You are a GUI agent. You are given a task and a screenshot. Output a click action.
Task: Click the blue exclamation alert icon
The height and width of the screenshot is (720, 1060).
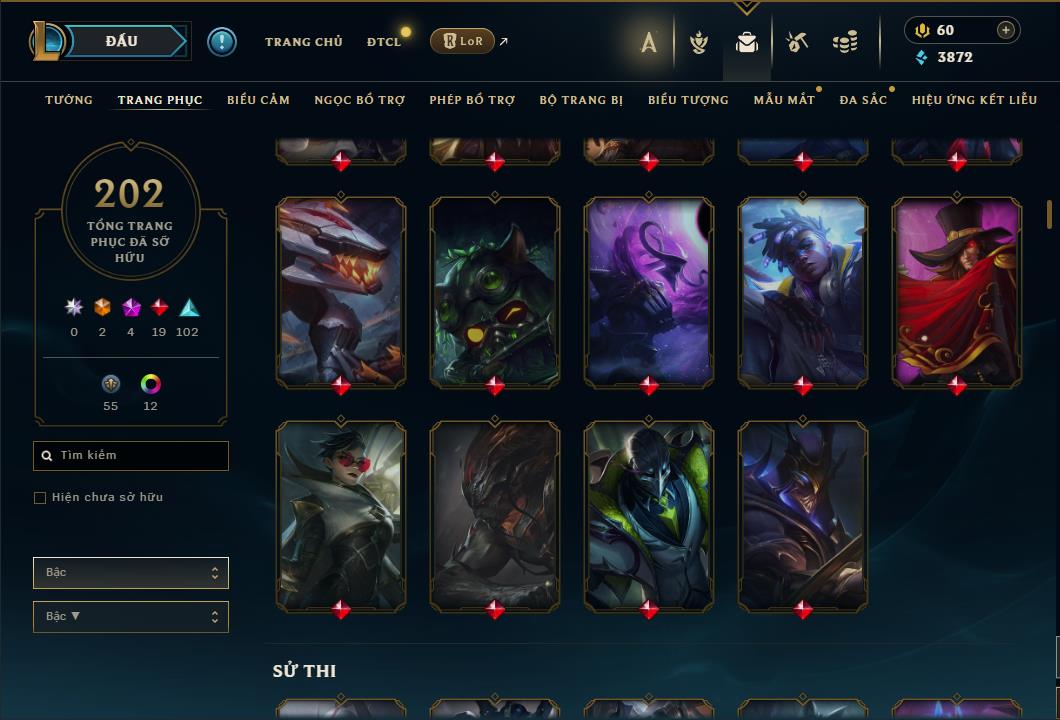coord(221,41)
